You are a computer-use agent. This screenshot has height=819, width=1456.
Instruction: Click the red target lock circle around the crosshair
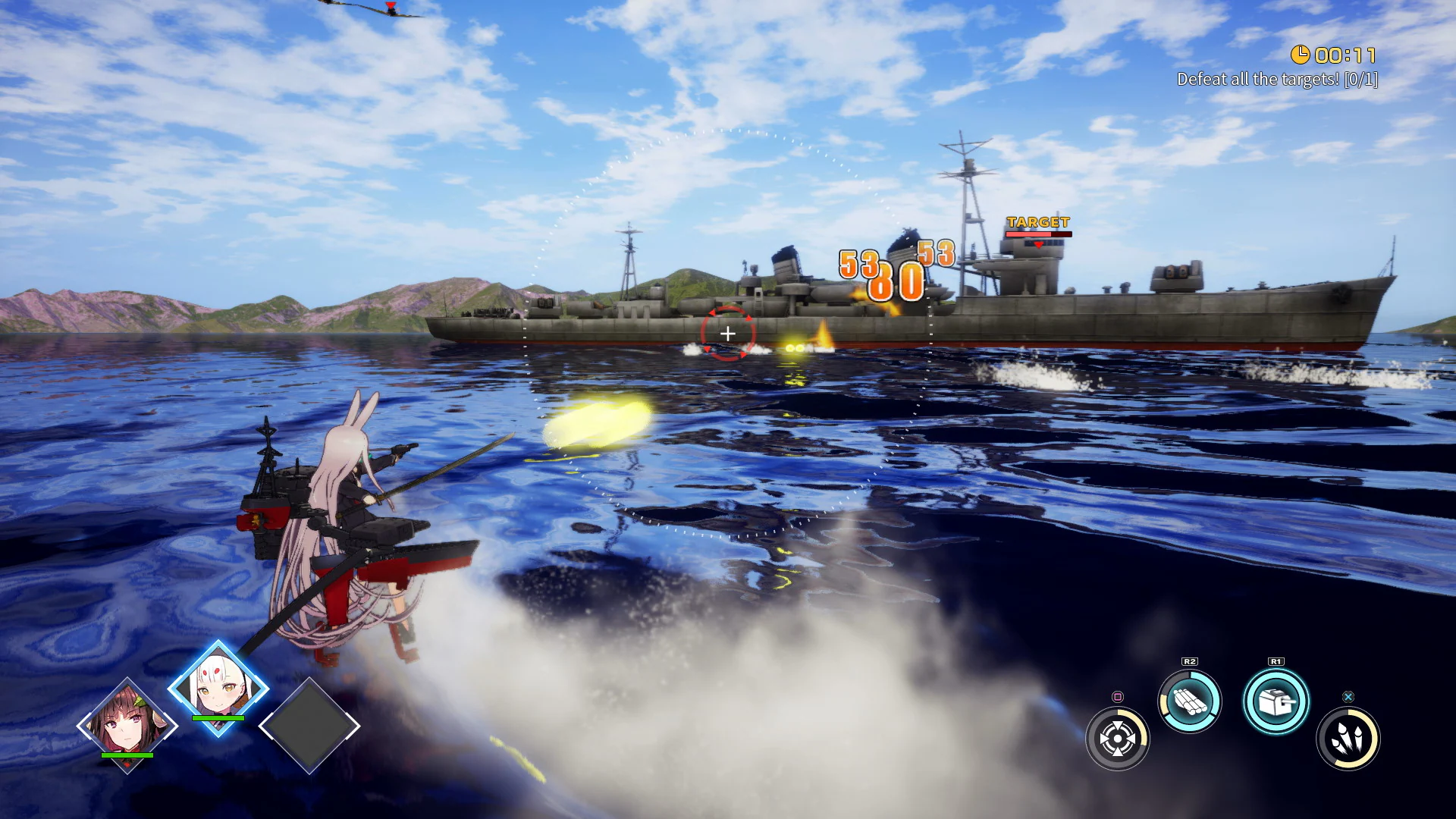tap(728, 310)
